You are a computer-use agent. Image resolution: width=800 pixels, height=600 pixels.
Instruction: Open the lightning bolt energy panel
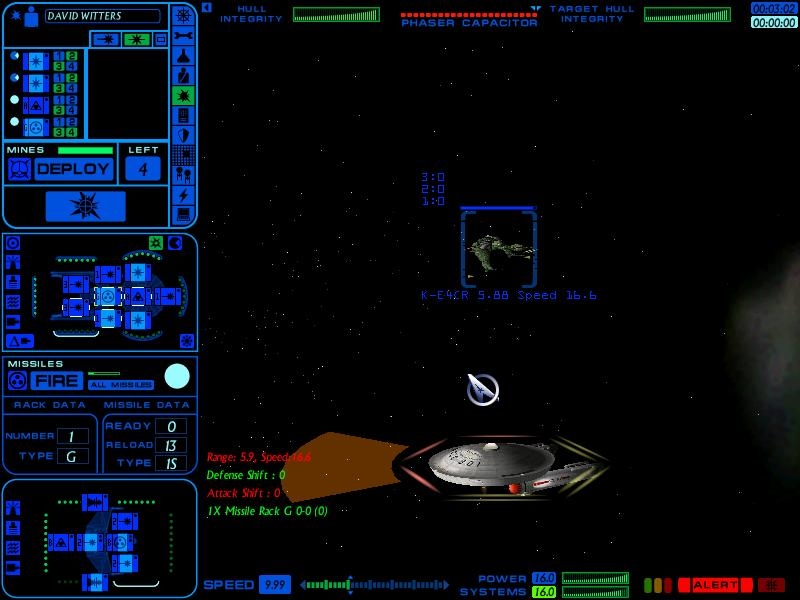click(183, 195)
